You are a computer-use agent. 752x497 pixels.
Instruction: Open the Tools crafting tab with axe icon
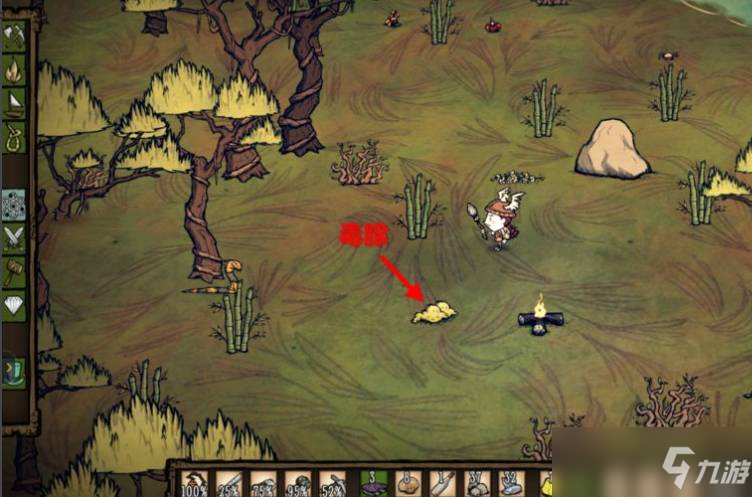[15, 37]
